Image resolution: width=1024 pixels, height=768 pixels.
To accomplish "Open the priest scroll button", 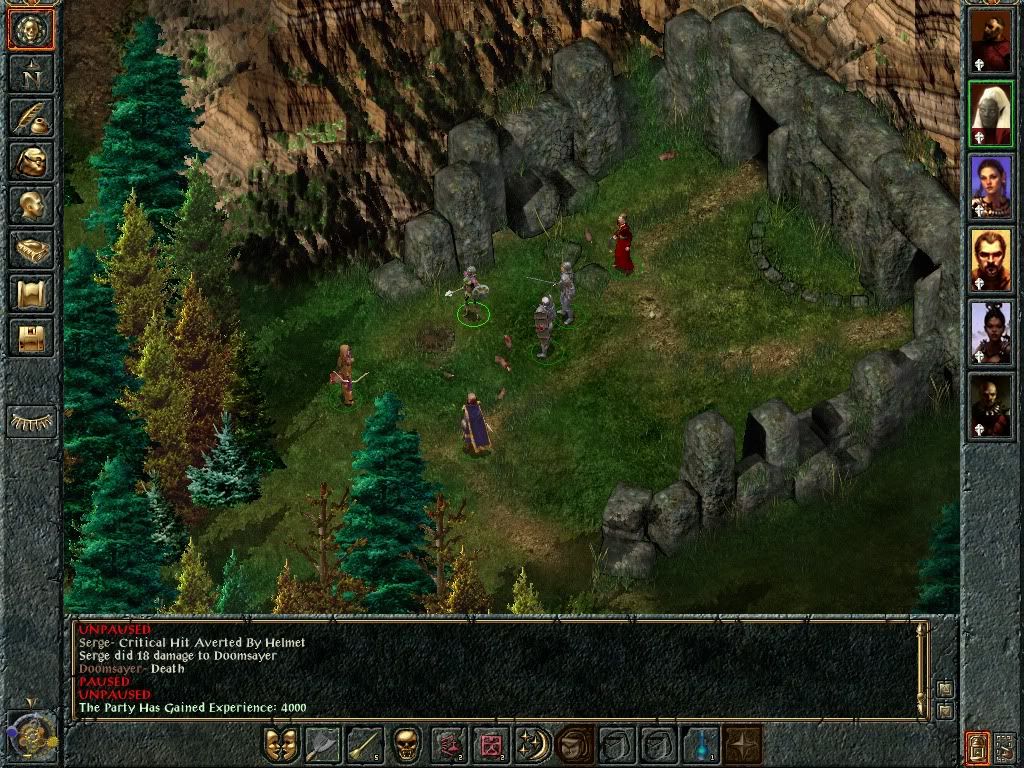I will [x=31, y=294].
